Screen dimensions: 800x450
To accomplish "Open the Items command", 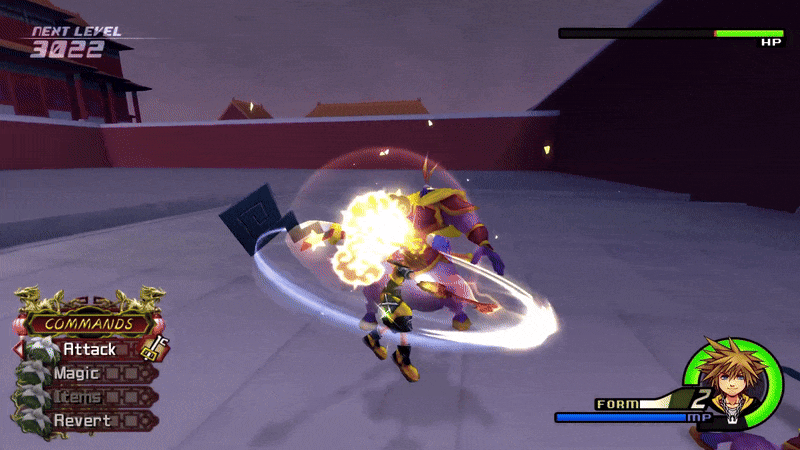I will pos(76,397).
